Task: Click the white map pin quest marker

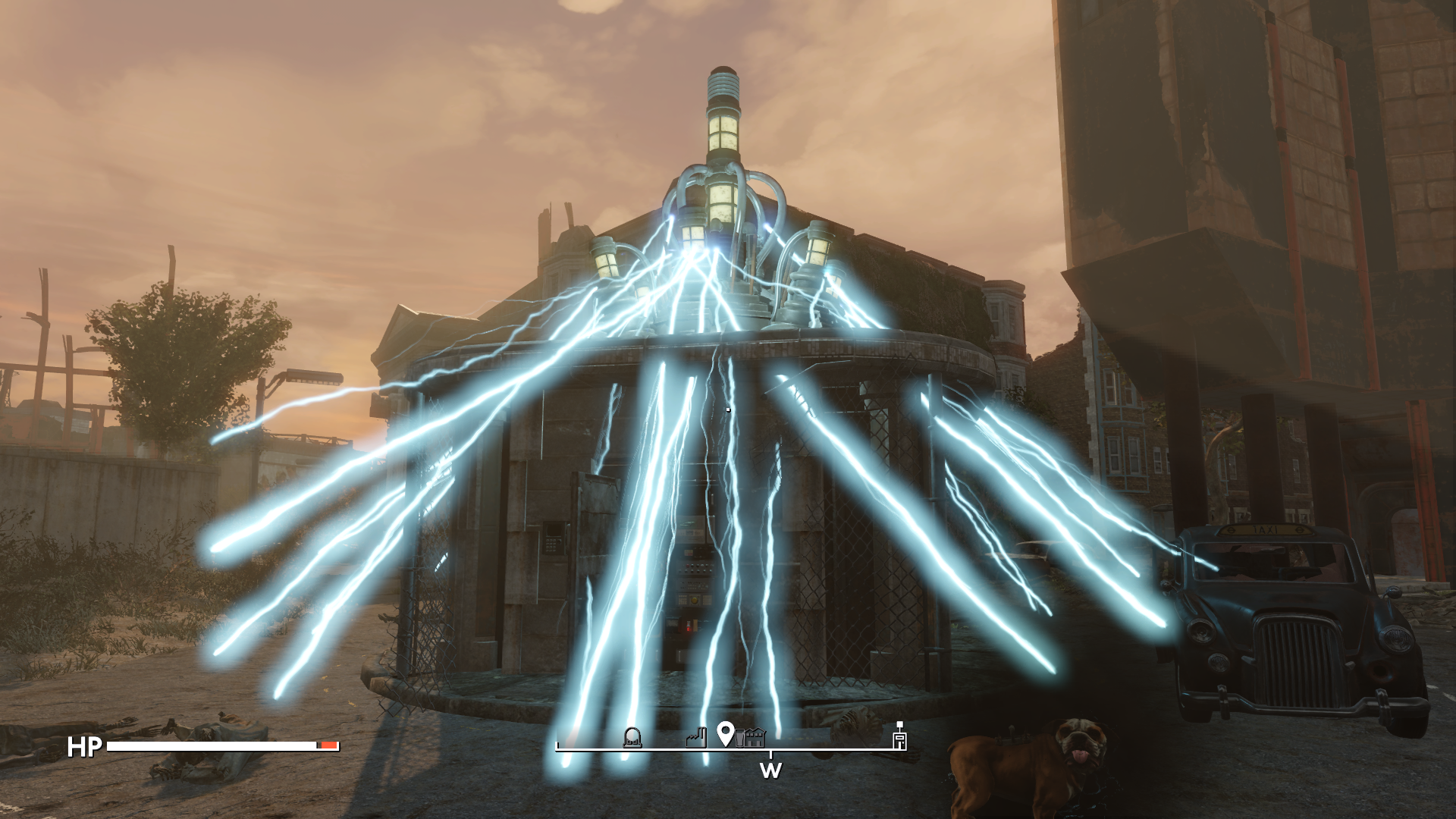Action: click(725, 733)
